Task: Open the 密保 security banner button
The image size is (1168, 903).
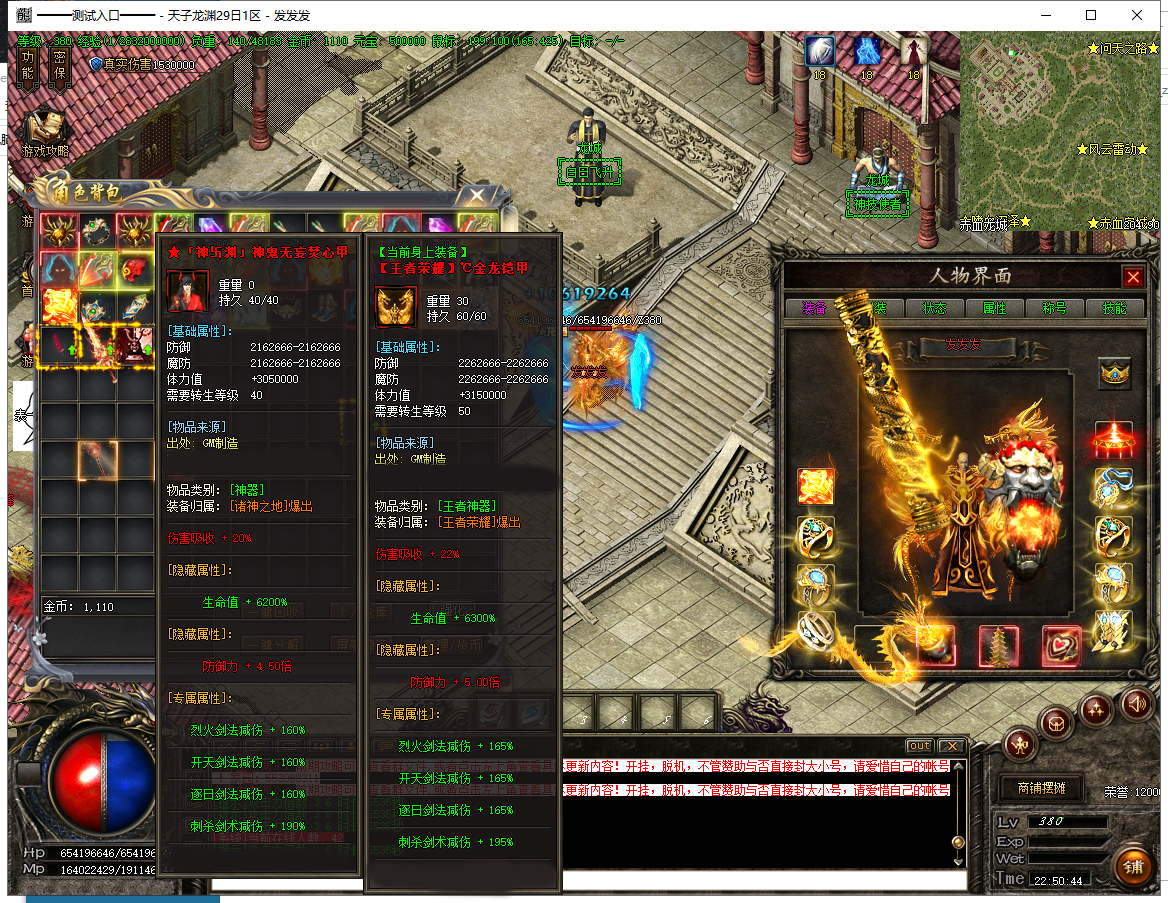Action: 59,67
